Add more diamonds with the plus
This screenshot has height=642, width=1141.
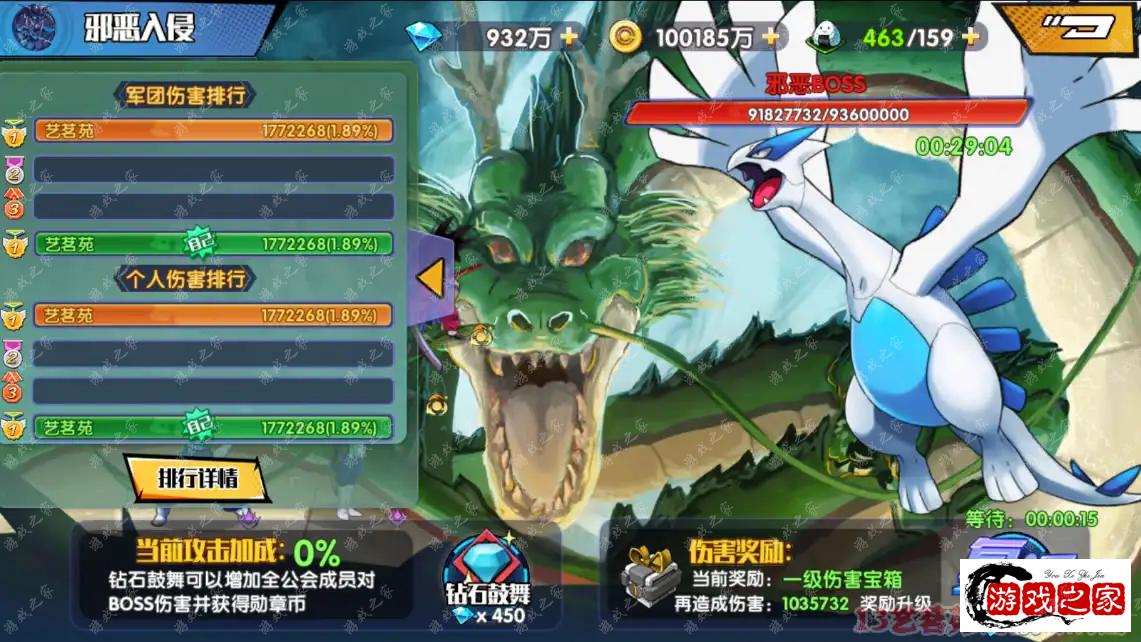coord(569,38)
